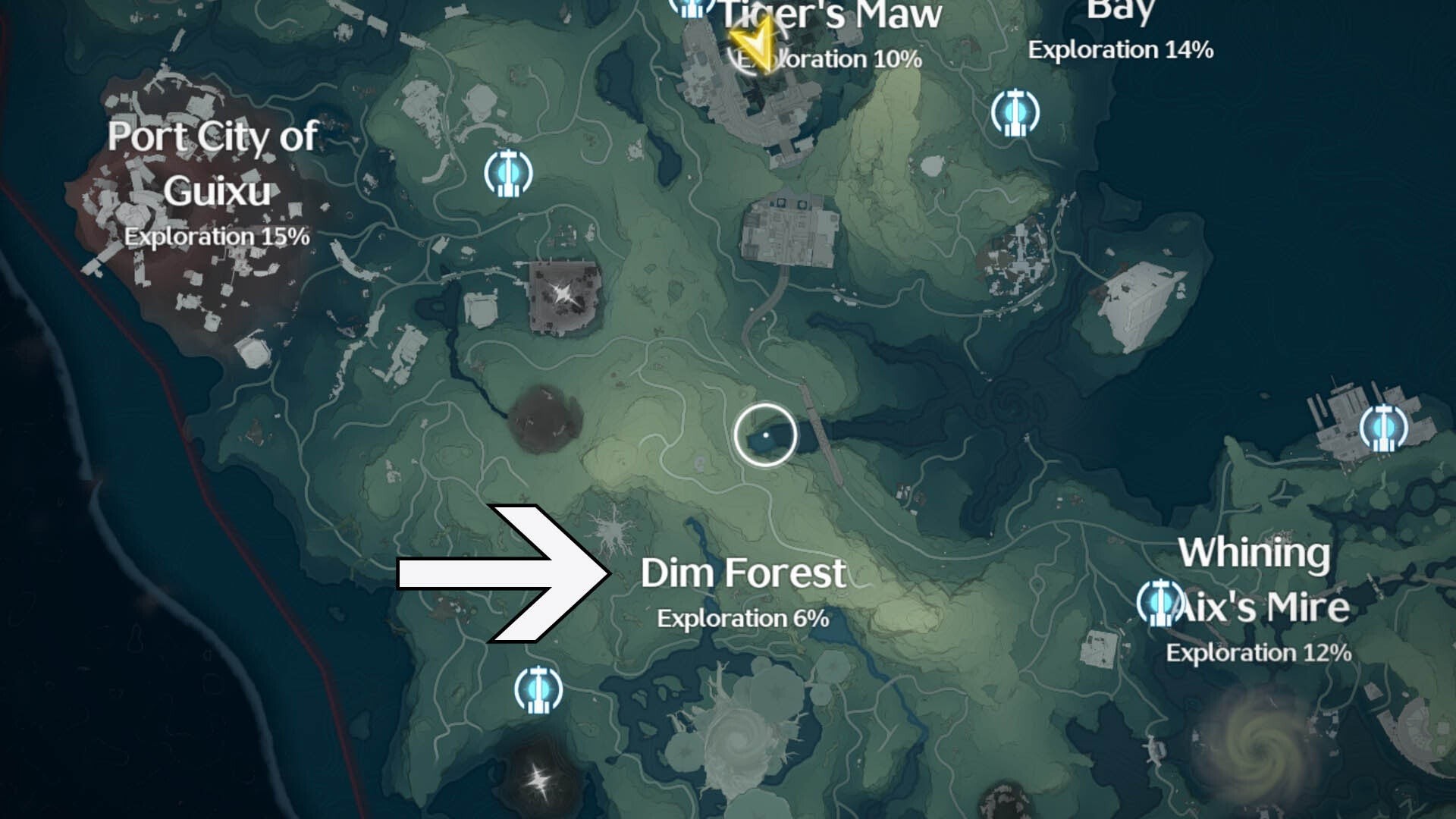Screen dimensions: 1456x819
Task: Click the white circular map cursor marker
Action: 765,435
